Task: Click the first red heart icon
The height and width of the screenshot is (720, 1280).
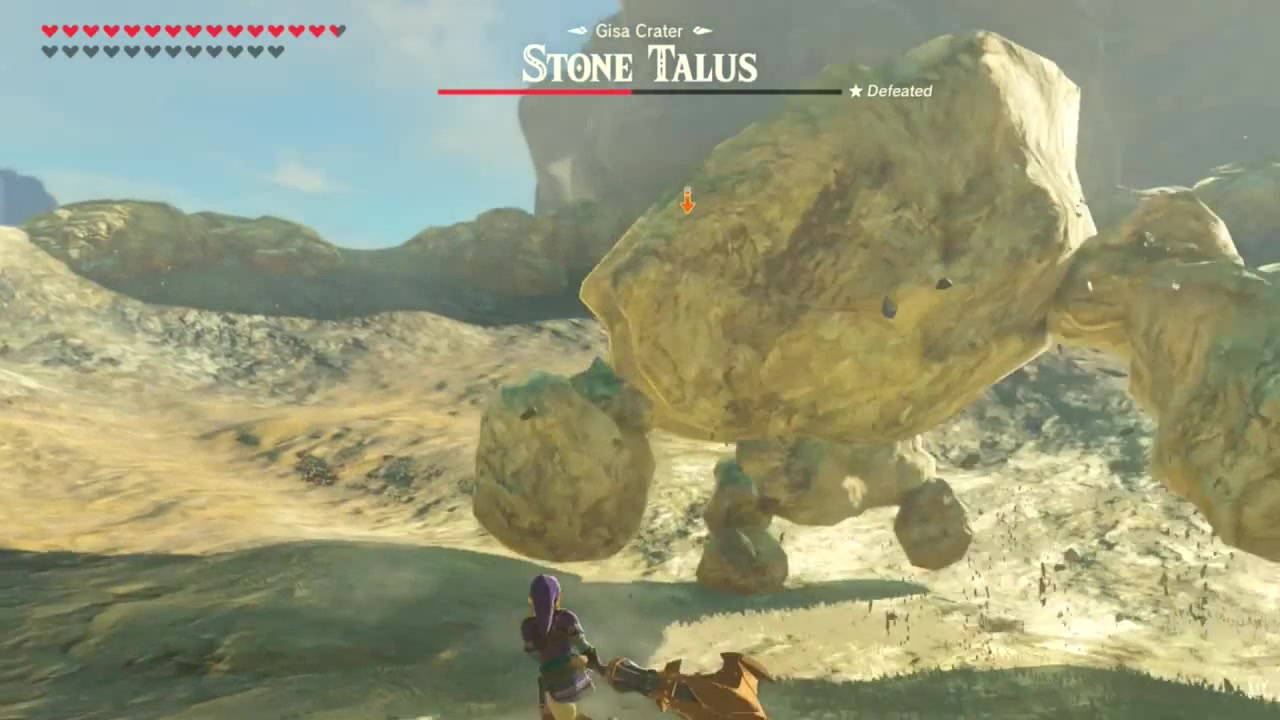Action: tap(48, 31)
